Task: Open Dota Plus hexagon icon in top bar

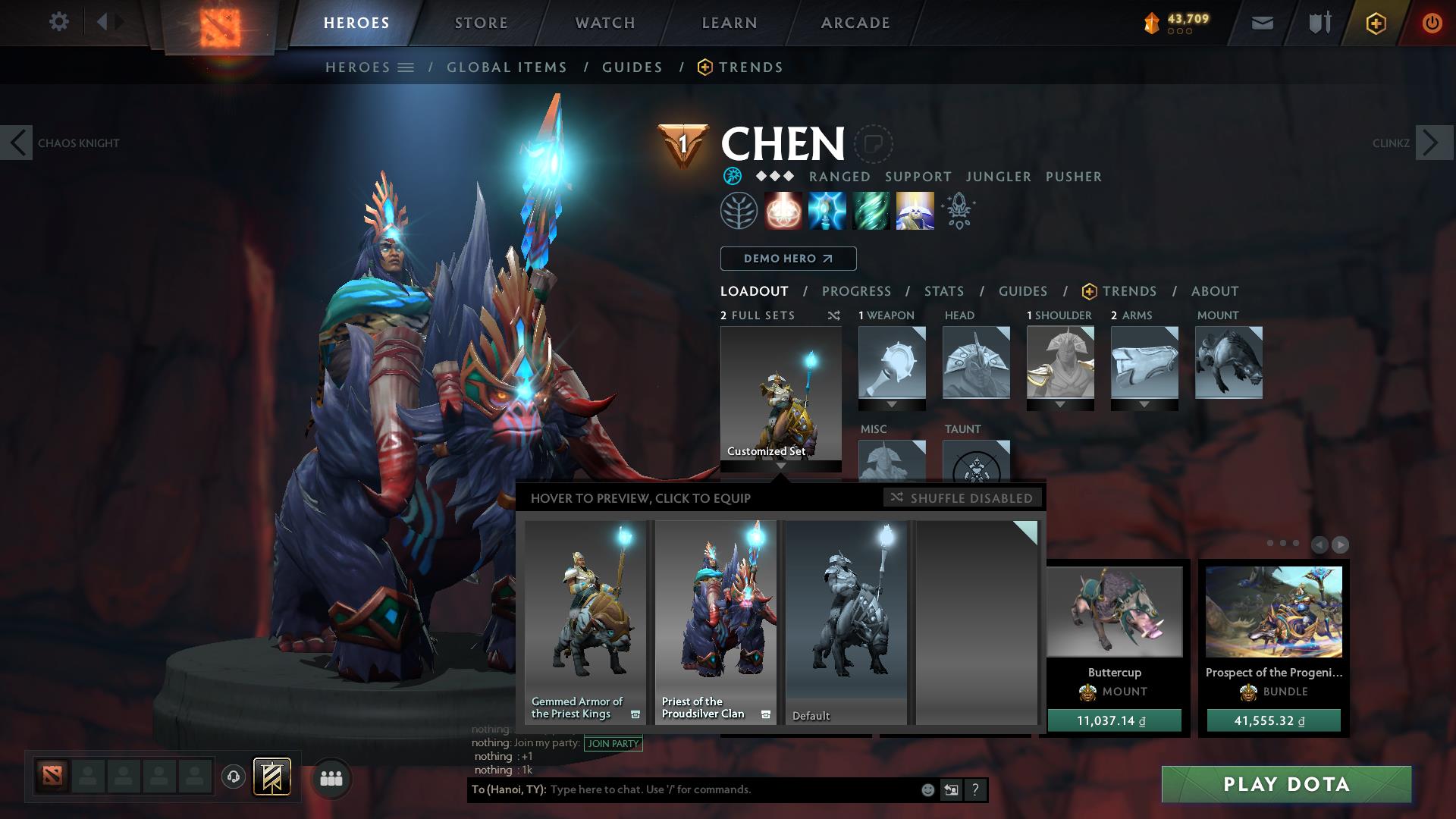Action: [x=1375, y=22]
